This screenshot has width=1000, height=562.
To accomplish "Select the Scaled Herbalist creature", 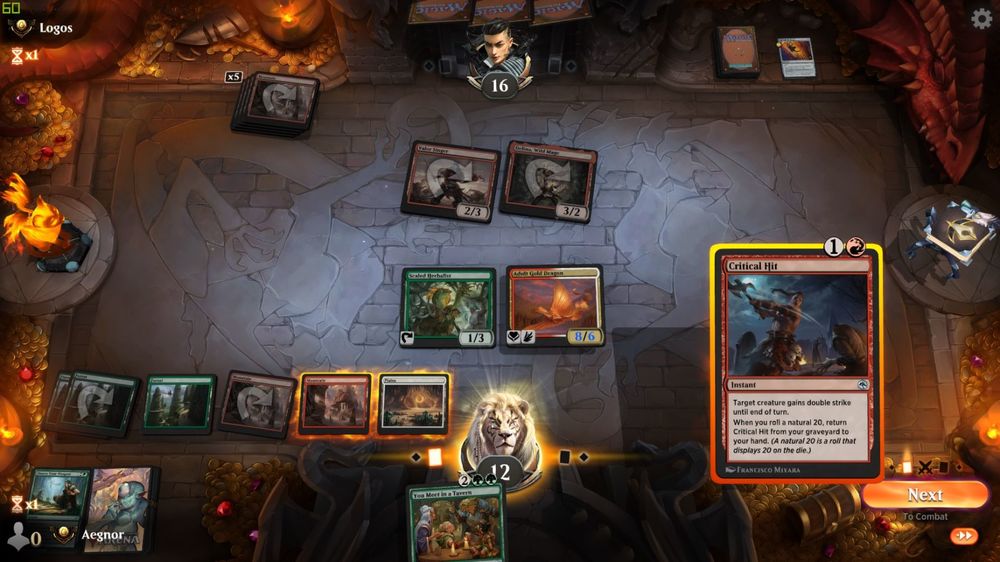I will 449,308.
